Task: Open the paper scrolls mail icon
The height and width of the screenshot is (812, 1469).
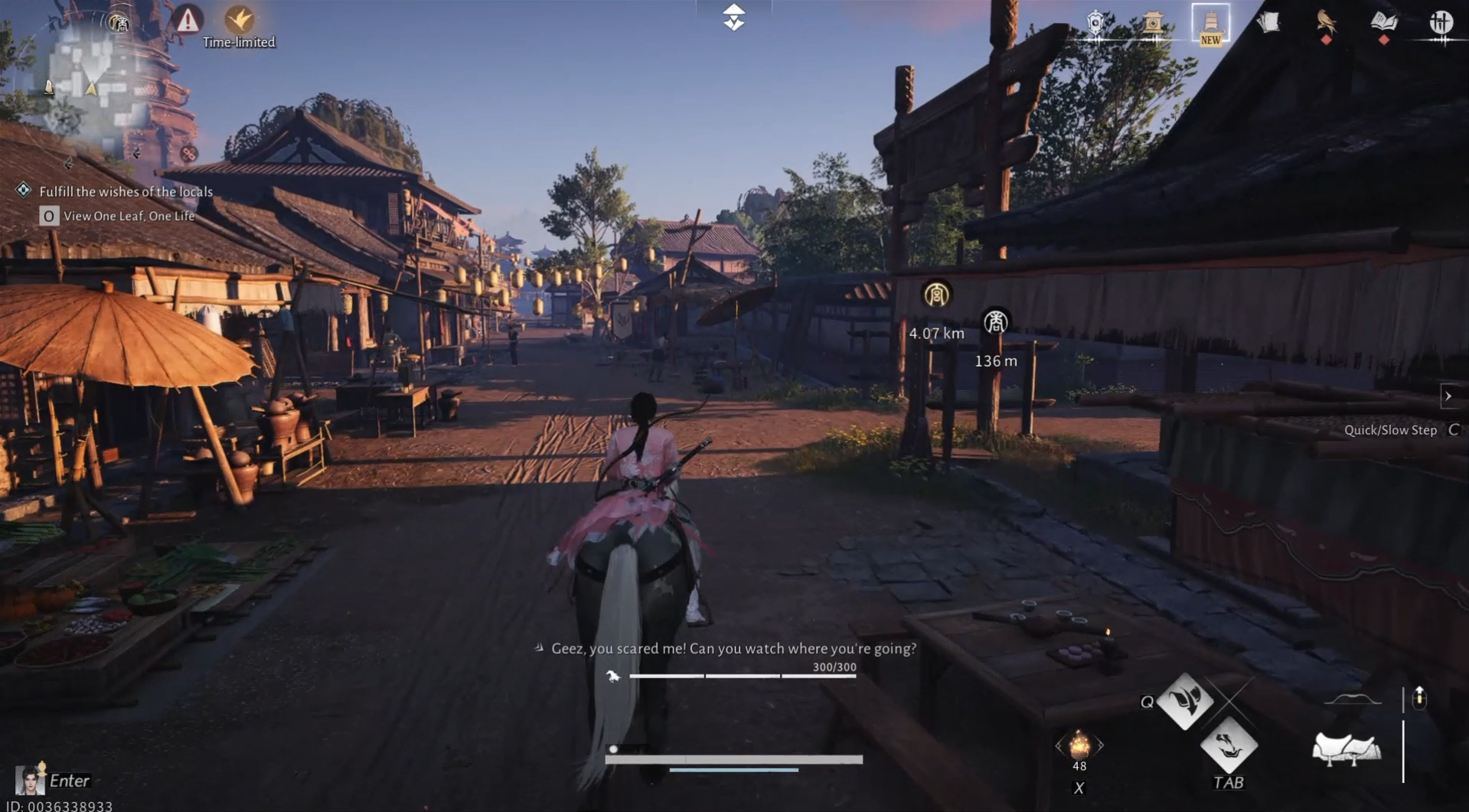Action: (1268, 23)
